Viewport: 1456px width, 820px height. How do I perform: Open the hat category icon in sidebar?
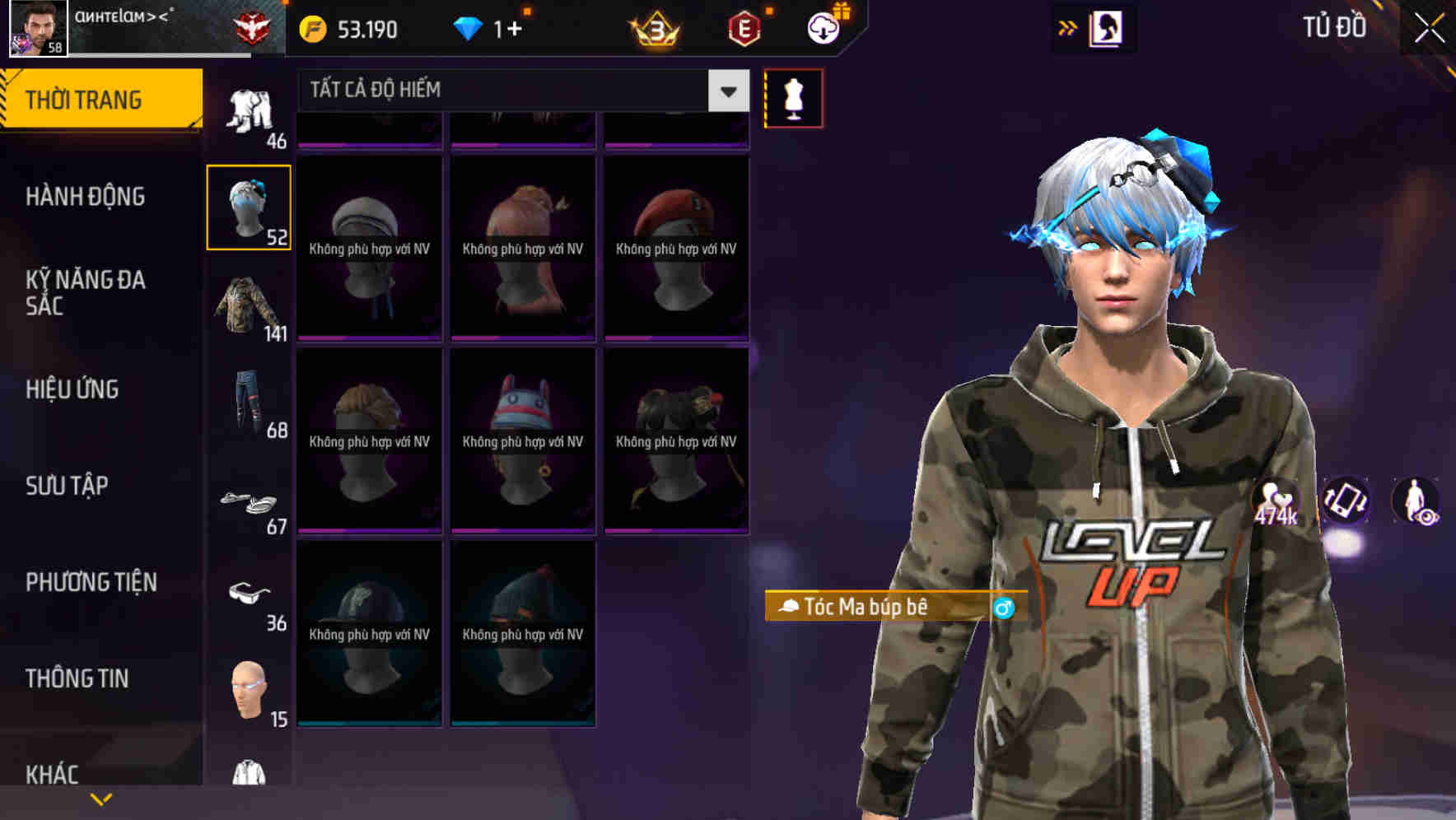click(249, 207)
